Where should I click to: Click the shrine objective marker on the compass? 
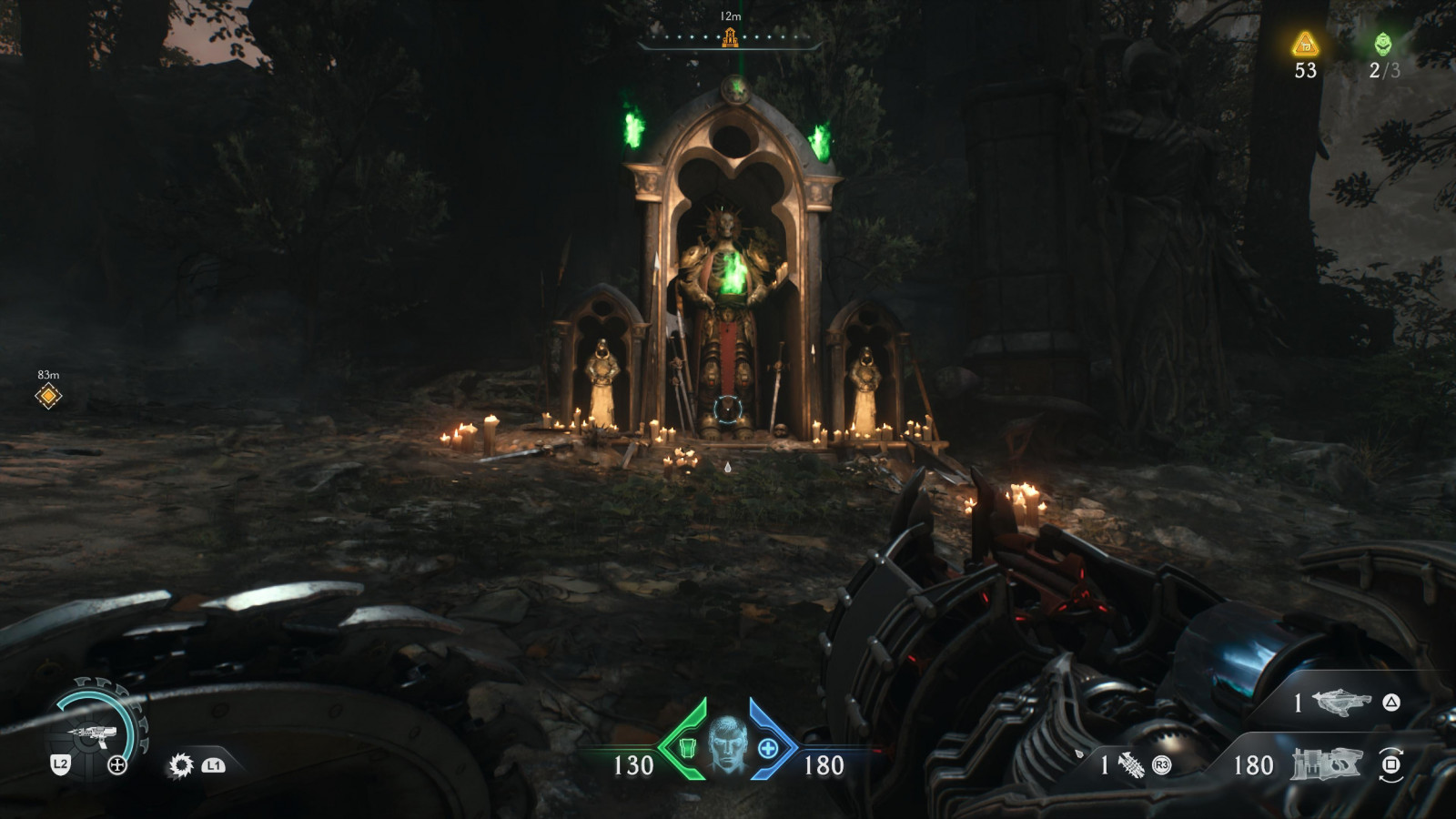pos(730,37)
